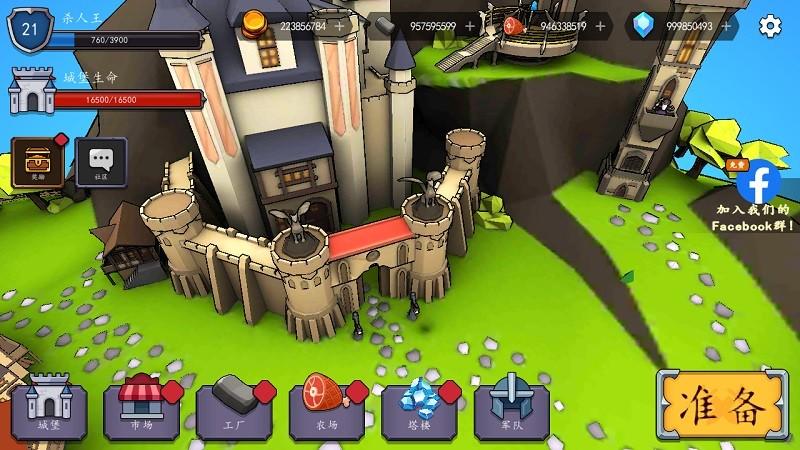This screenshot has height=450, width=800.
Task: Open the 军队 army menu
Action: (x=512, y=406)
